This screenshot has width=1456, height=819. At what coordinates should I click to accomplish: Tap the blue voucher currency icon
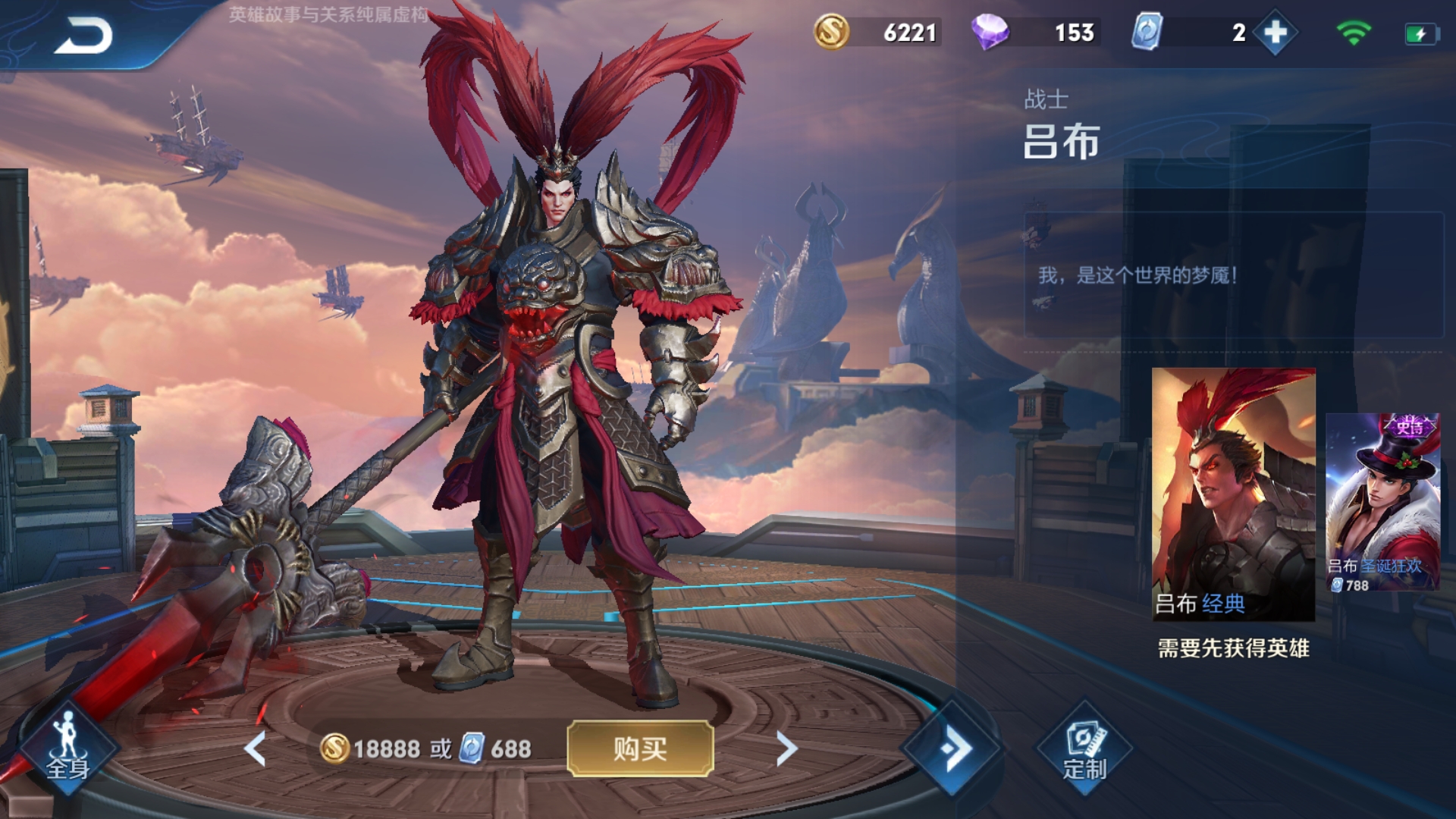pyautogui.click(x=1147, y=33)
